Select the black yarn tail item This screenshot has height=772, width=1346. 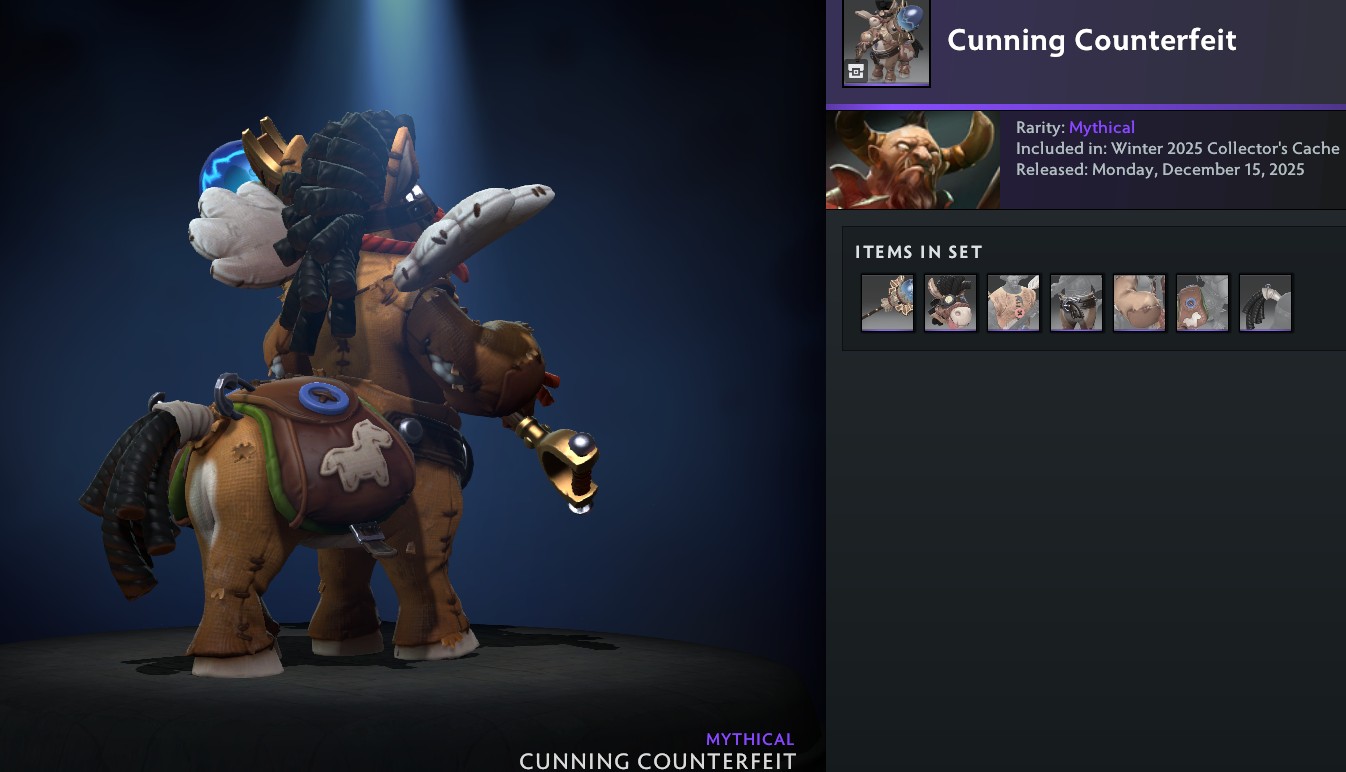point(1265,302)
